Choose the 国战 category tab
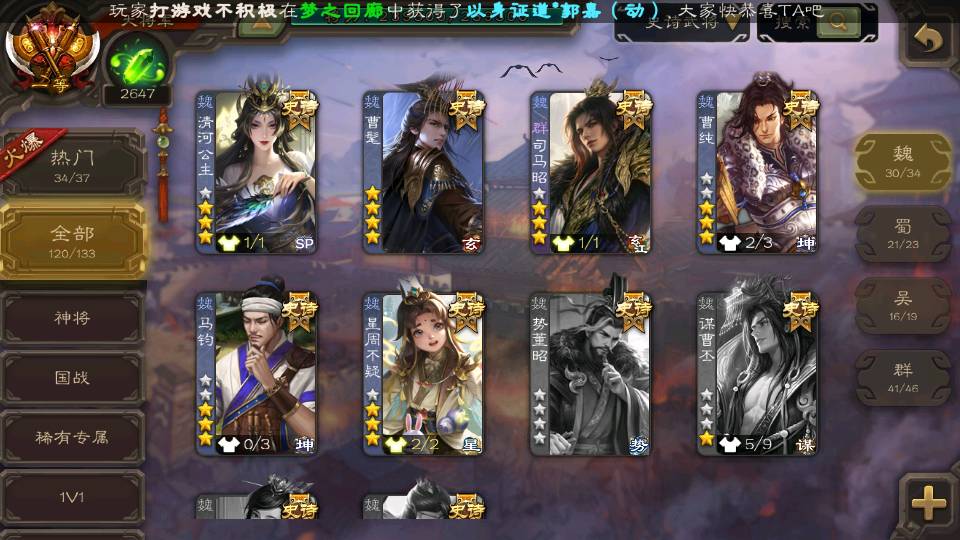 tap(72, 378)
